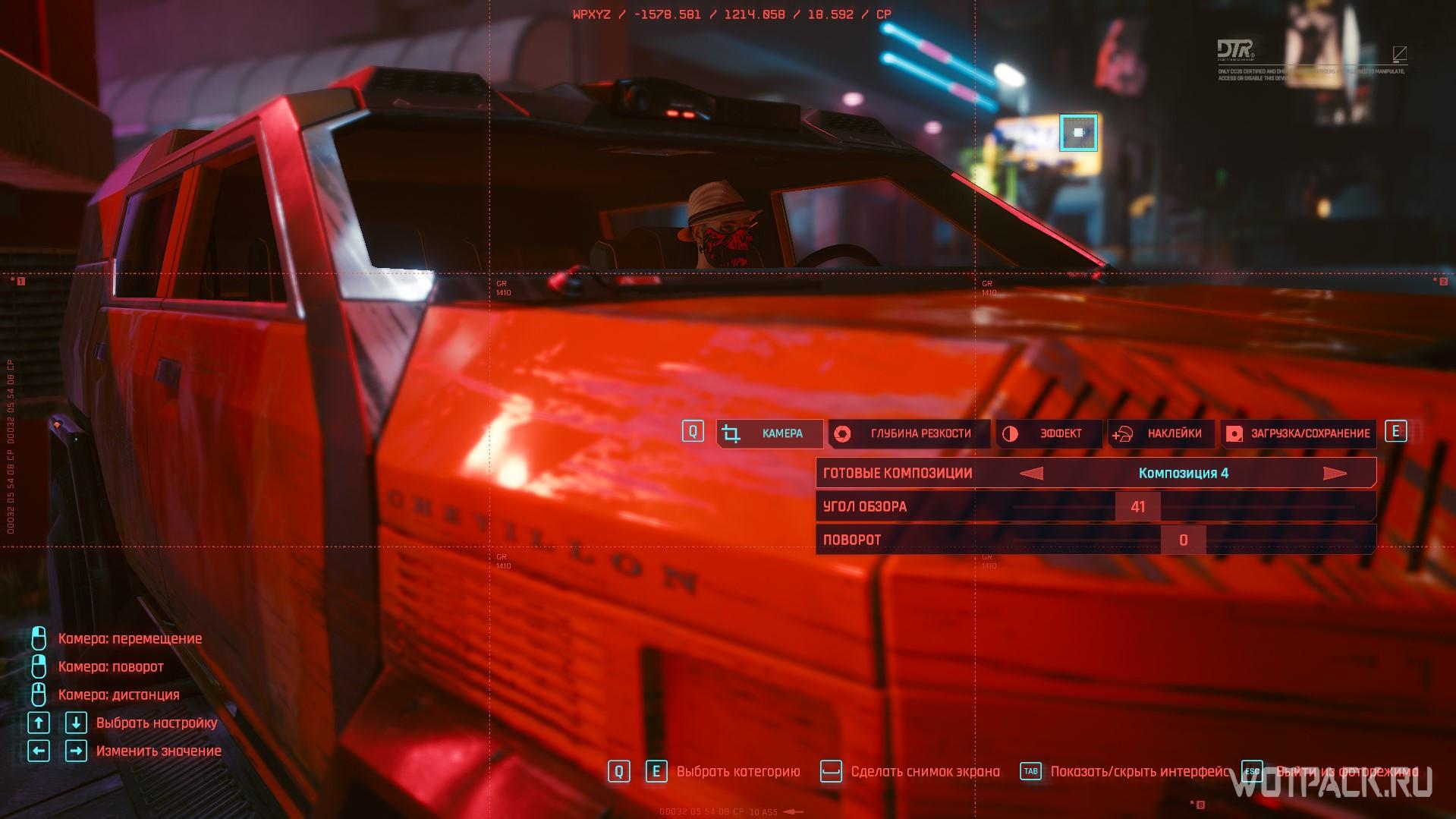The image size is (1456, 819).
Task: Adjust the Поворот slider
Action: (x=1183, y=540)
